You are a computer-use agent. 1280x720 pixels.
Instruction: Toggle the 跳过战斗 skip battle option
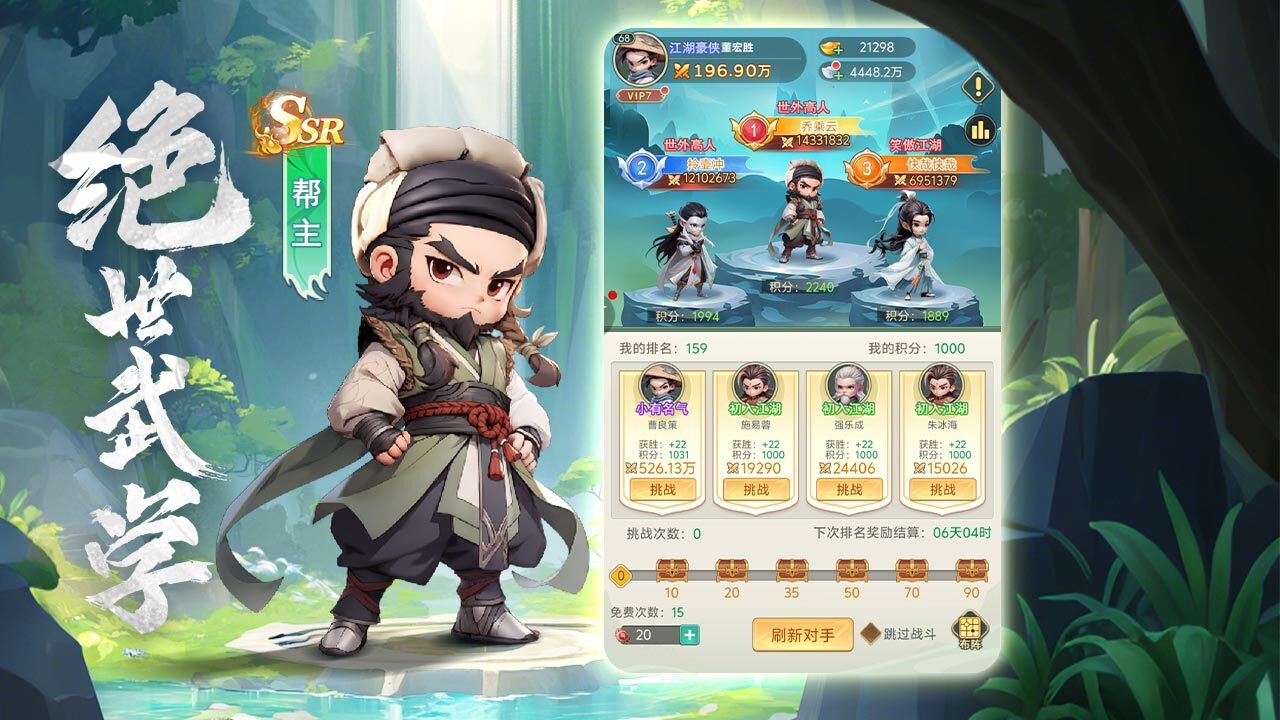tap(872, 633)
